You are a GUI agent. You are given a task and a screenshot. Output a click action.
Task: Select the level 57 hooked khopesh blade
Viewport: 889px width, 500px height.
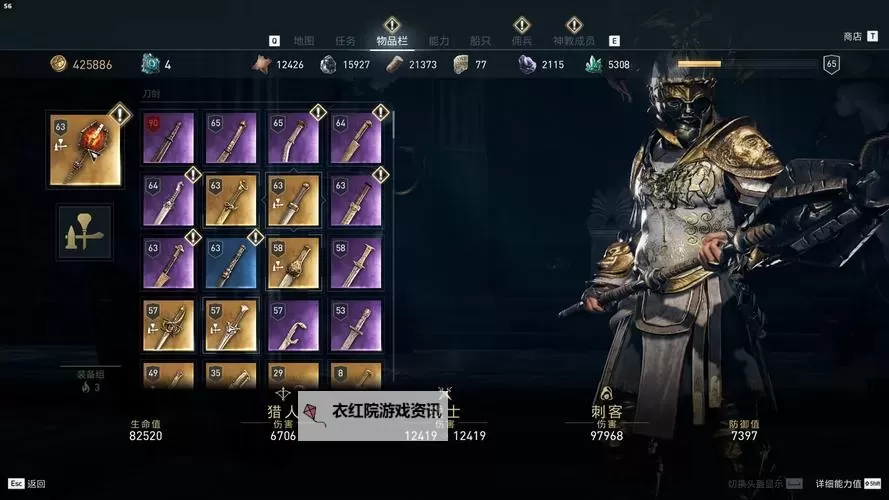point(293,325)
